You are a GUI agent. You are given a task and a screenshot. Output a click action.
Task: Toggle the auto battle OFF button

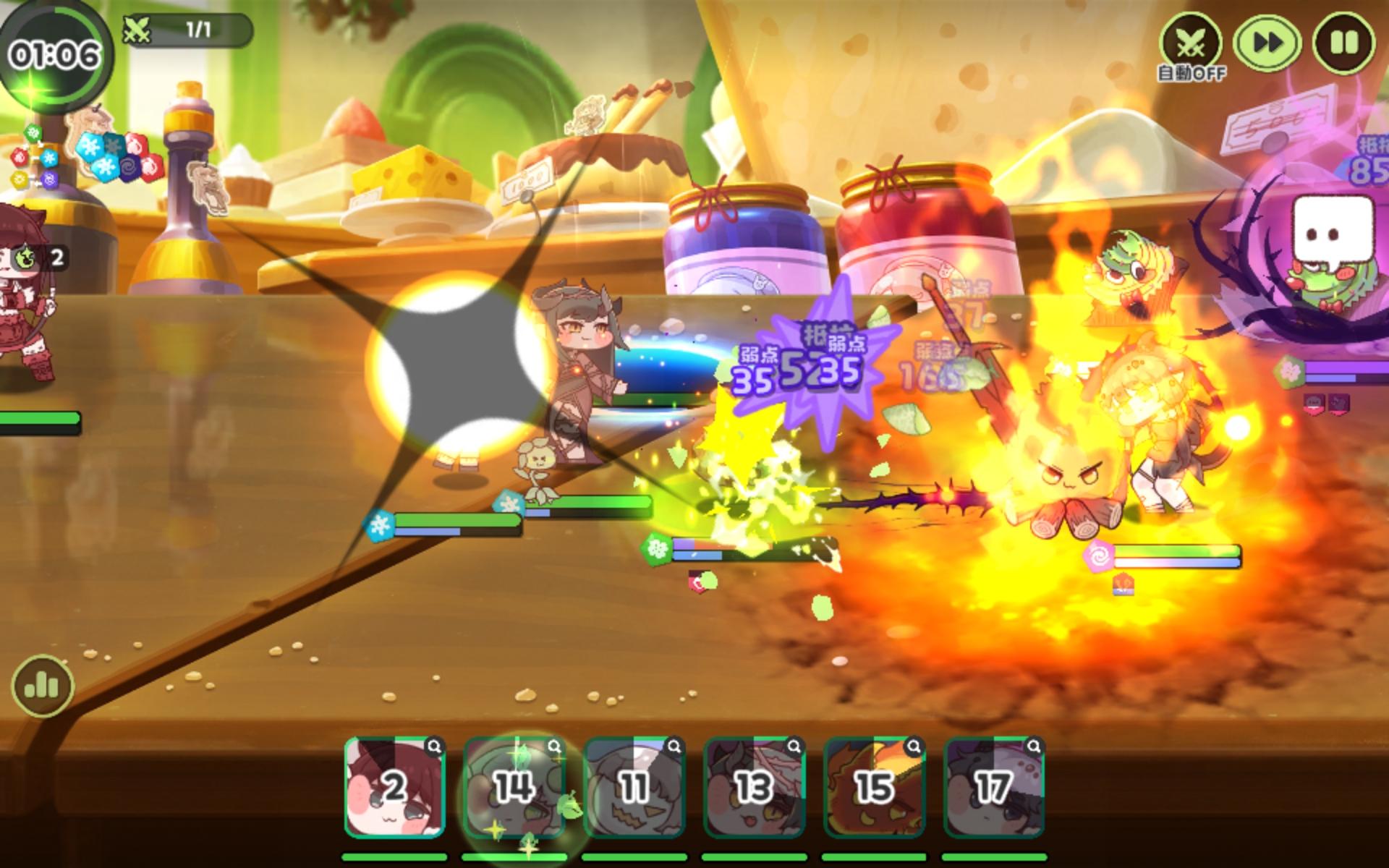1191,45
